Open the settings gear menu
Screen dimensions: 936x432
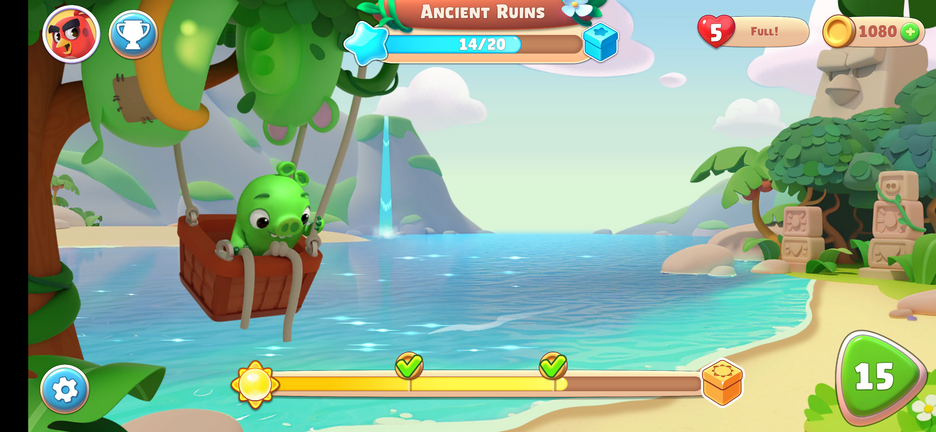coord(65,389)
